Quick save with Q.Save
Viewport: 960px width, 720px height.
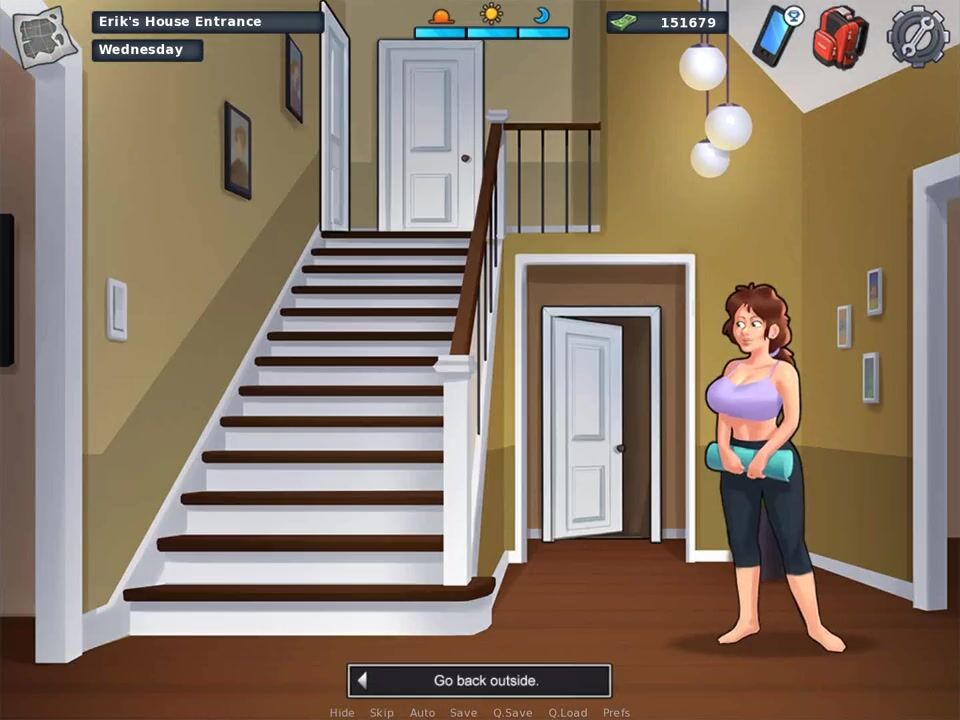pyautogui.click(x=512, y=713)
